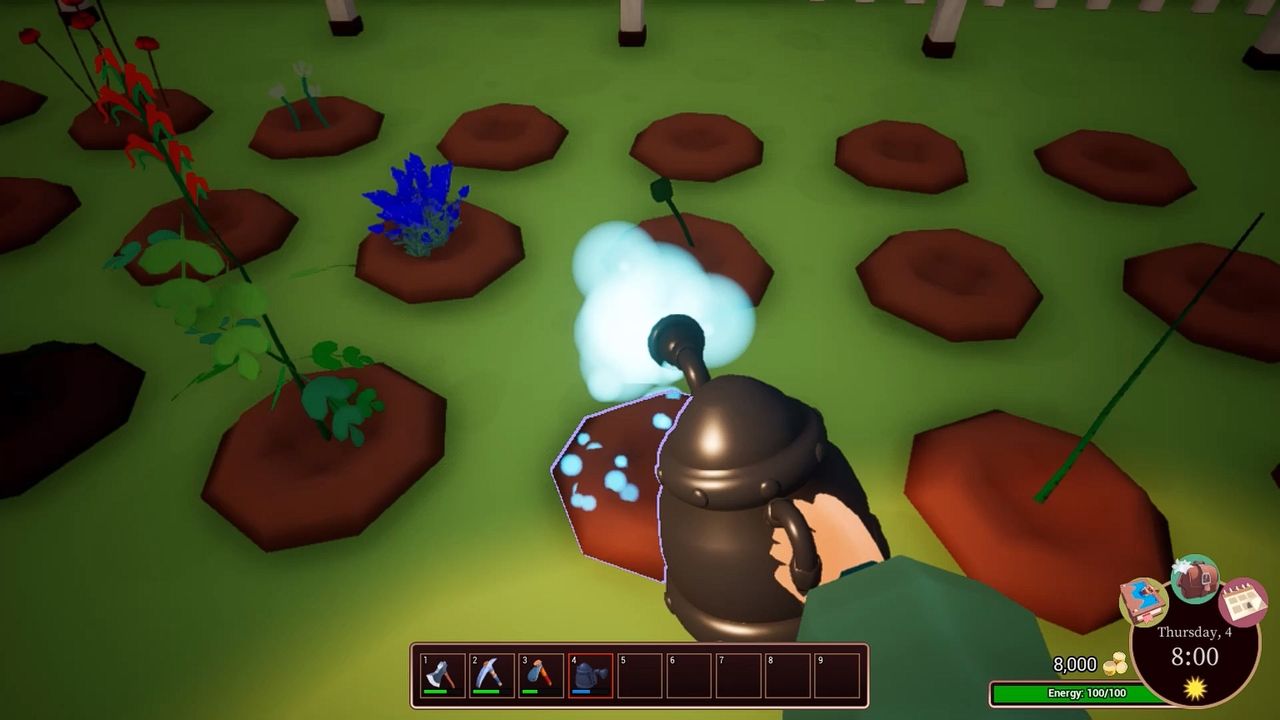Image resolution: width=1280 pixels, height=720 pixels.
Task: Select the pickaxe in hotbar slot 2
Action: [491, 672]
